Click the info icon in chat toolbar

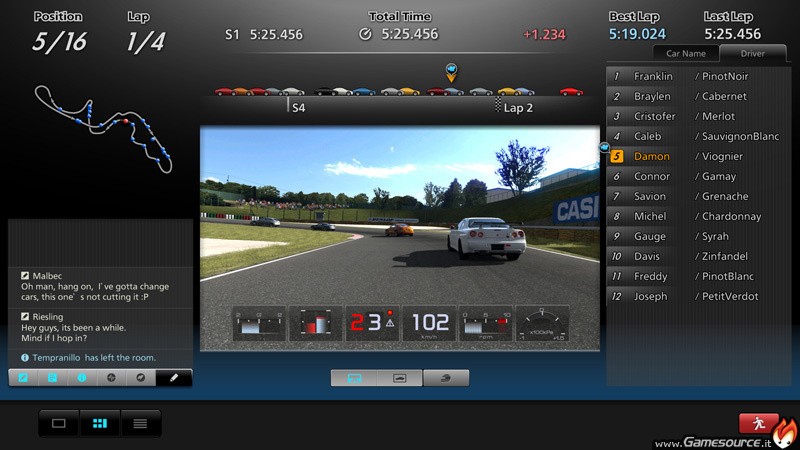pyautogui.click(x=83, y=378)
